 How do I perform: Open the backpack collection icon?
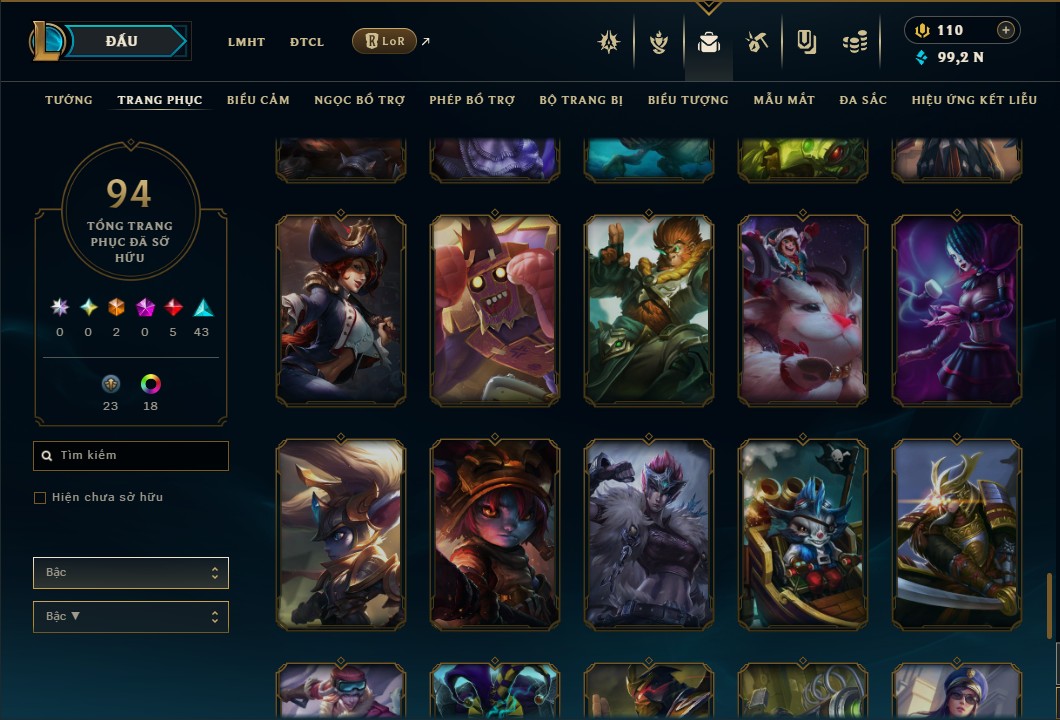click(x=709, y=42)
